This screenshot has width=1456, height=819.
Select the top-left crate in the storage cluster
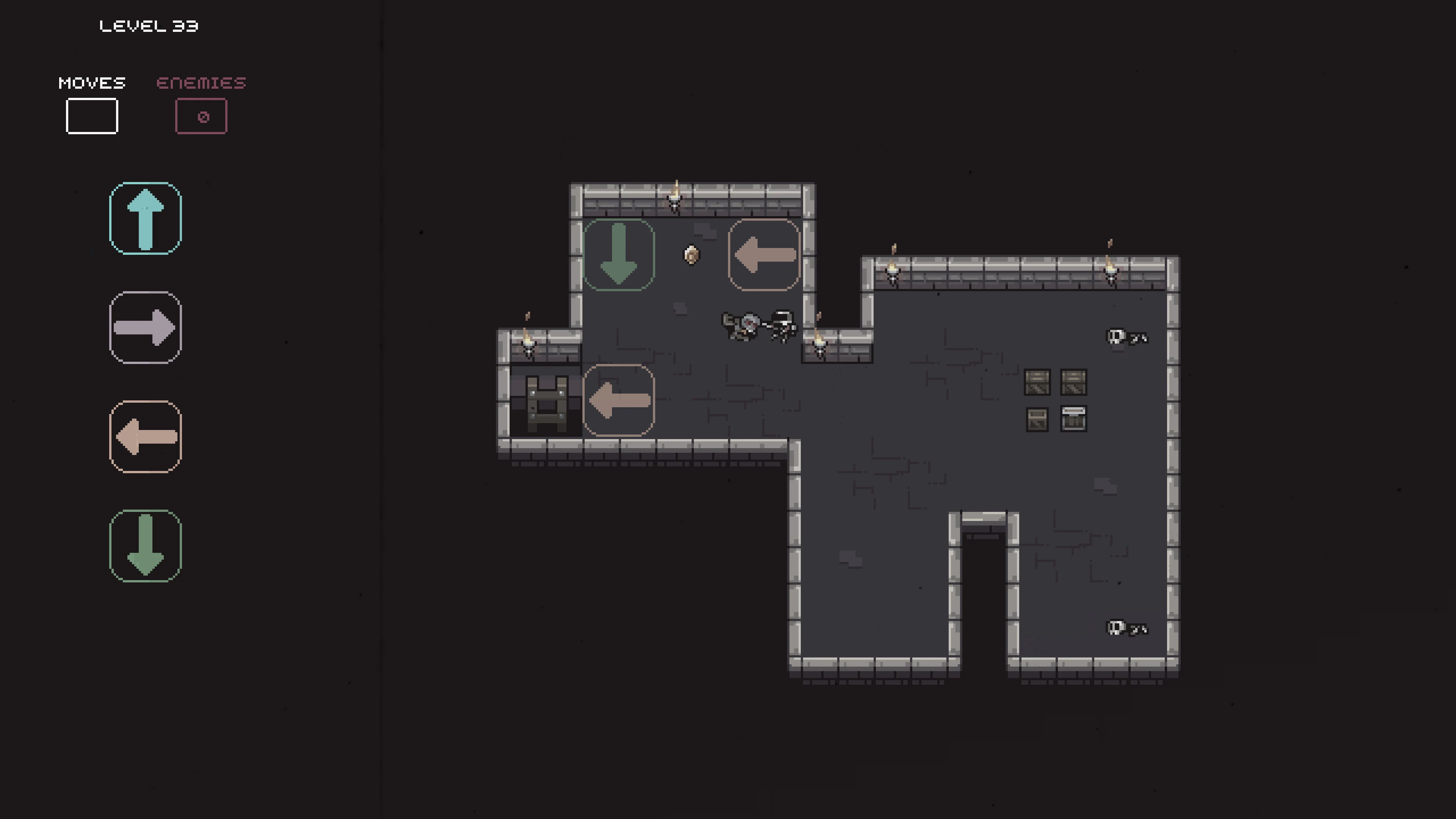tap(1037, 383)
